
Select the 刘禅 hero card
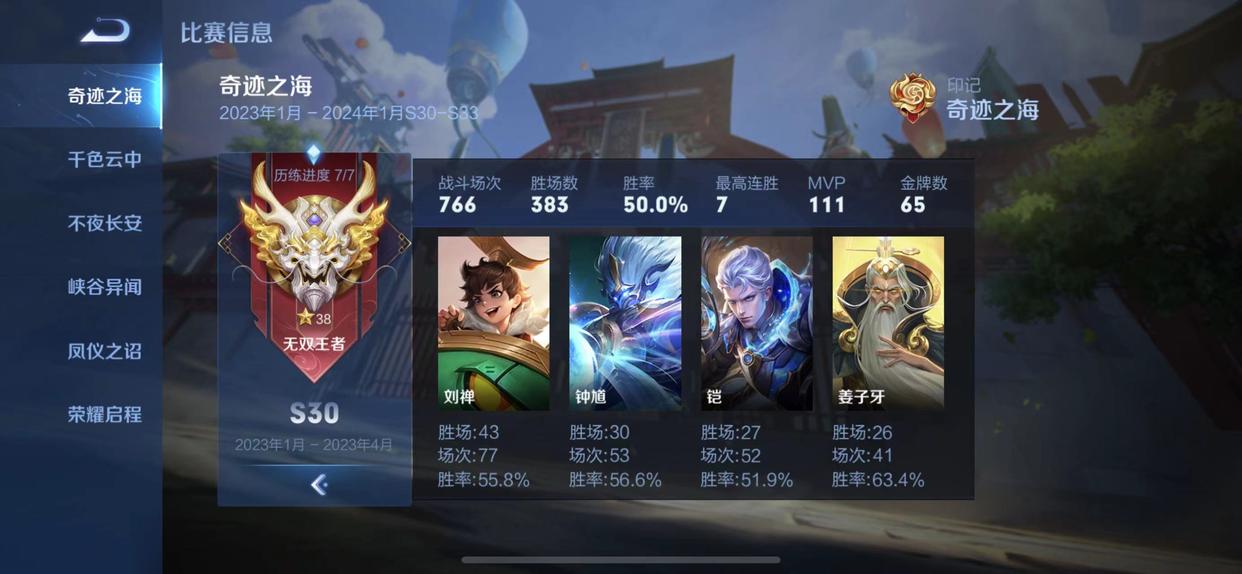point(493,323)
